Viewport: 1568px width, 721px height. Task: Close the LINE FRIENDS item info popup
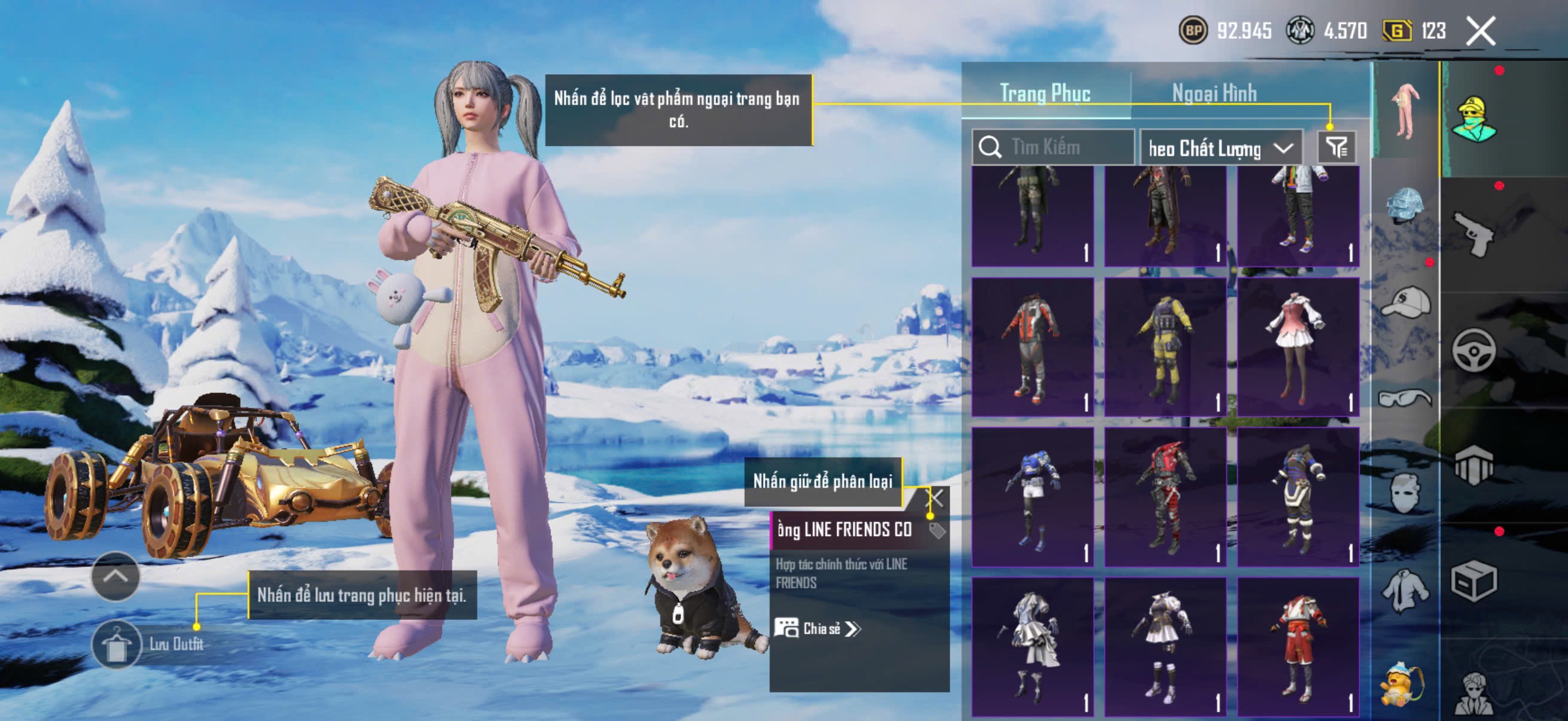[x=935, y=499]
